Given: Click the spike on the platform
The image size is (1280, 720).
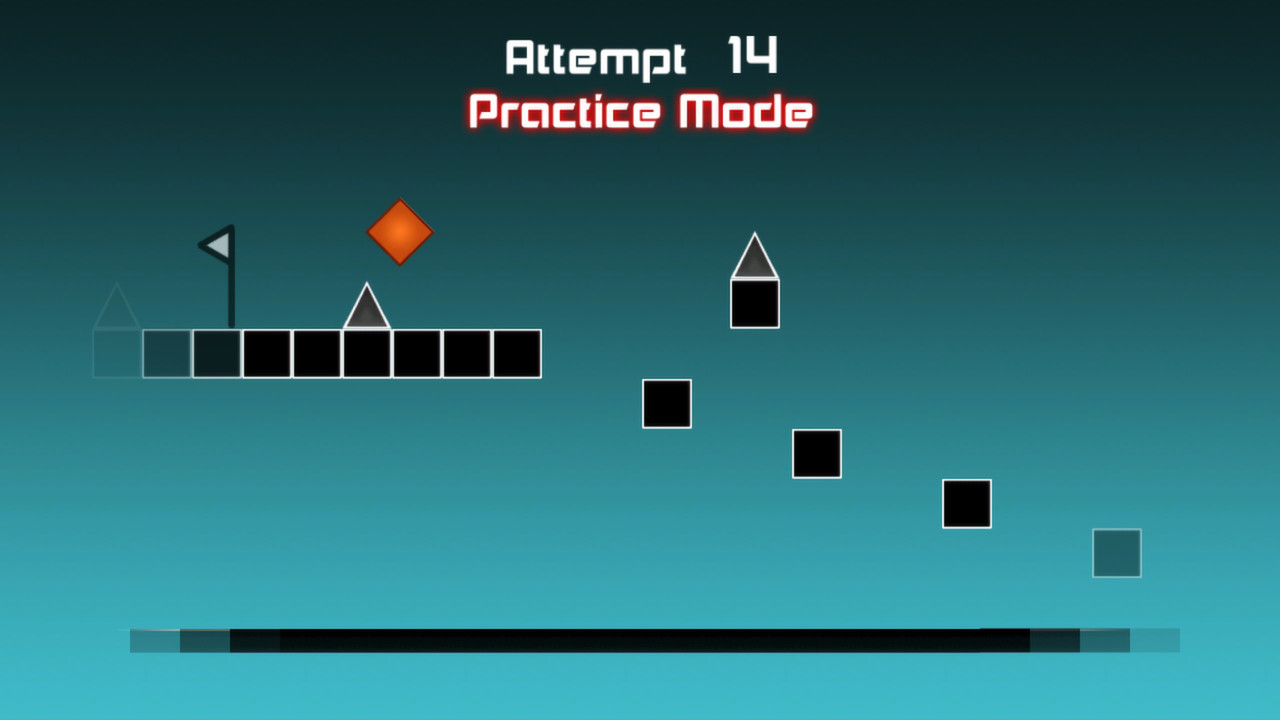Looking at the screenshot, I should click(x=366, y=312).
